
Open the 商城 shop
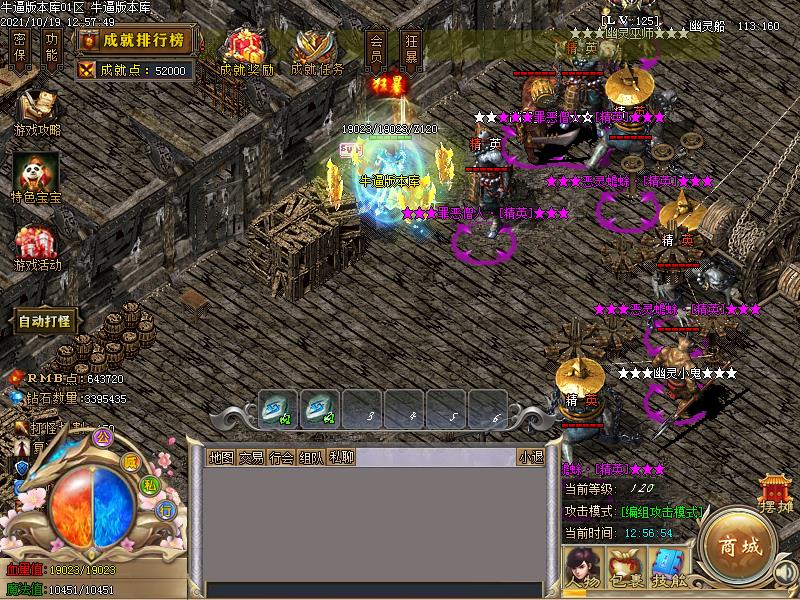click(737, 547)
